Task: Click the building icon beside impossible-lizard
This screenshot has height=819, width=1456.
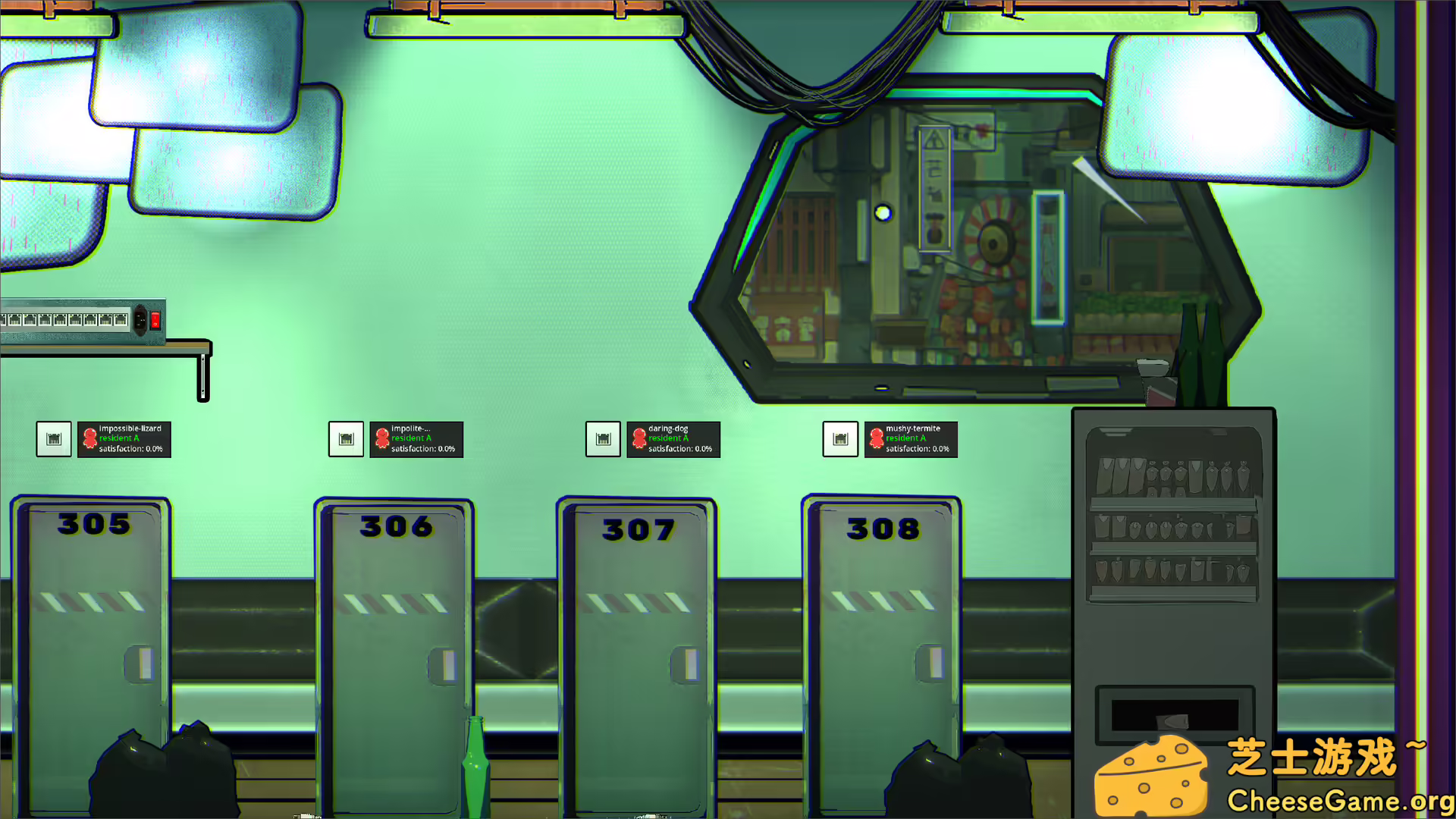Action: coord(53,438)
